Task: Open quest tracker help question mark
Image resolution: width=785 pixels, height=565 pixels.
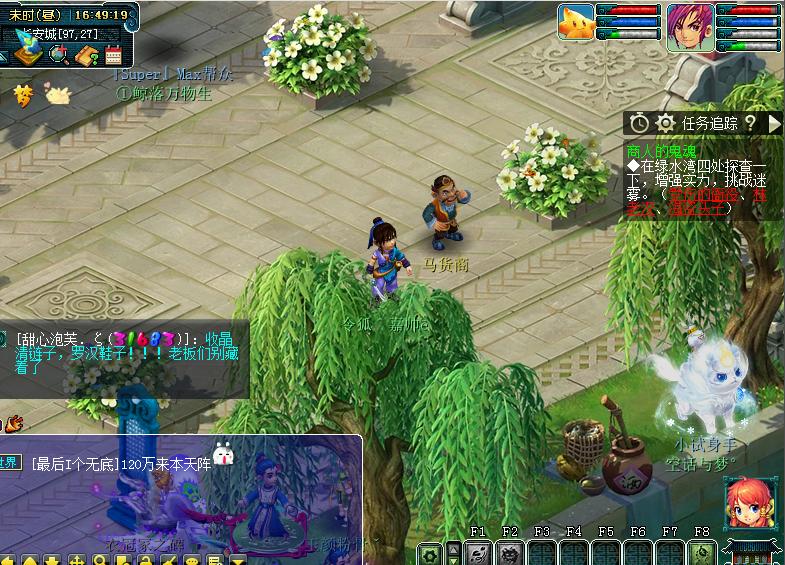Action: point(750,123)
